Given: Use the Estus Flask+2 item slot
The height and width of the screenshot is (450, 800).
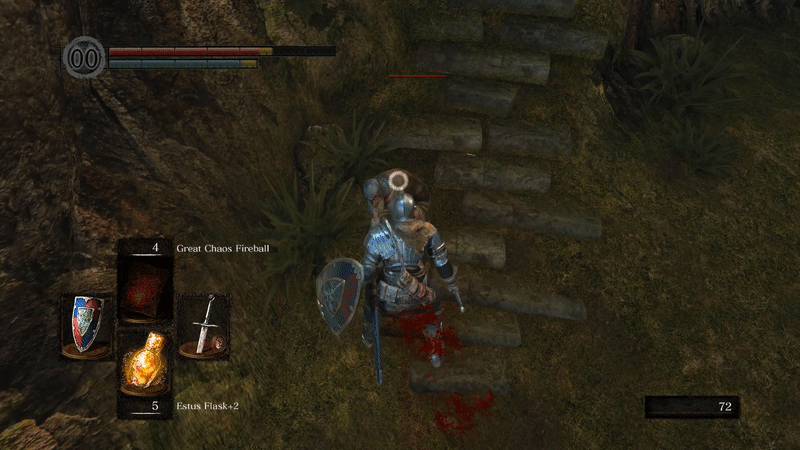Looking at the screenshot, I should [x=144, y=366].
